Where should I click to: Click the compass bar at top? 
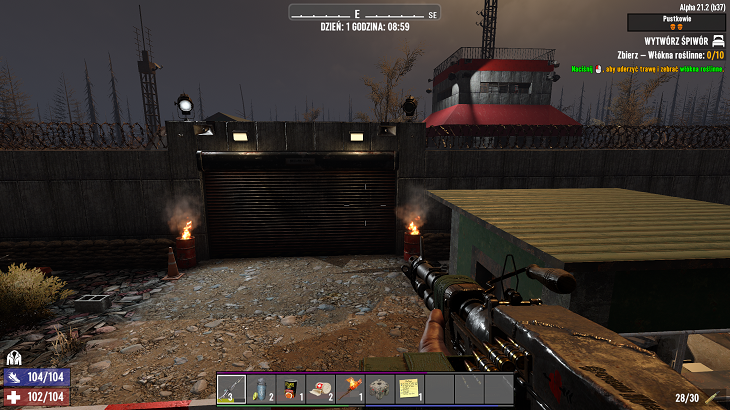click(364, 13)
